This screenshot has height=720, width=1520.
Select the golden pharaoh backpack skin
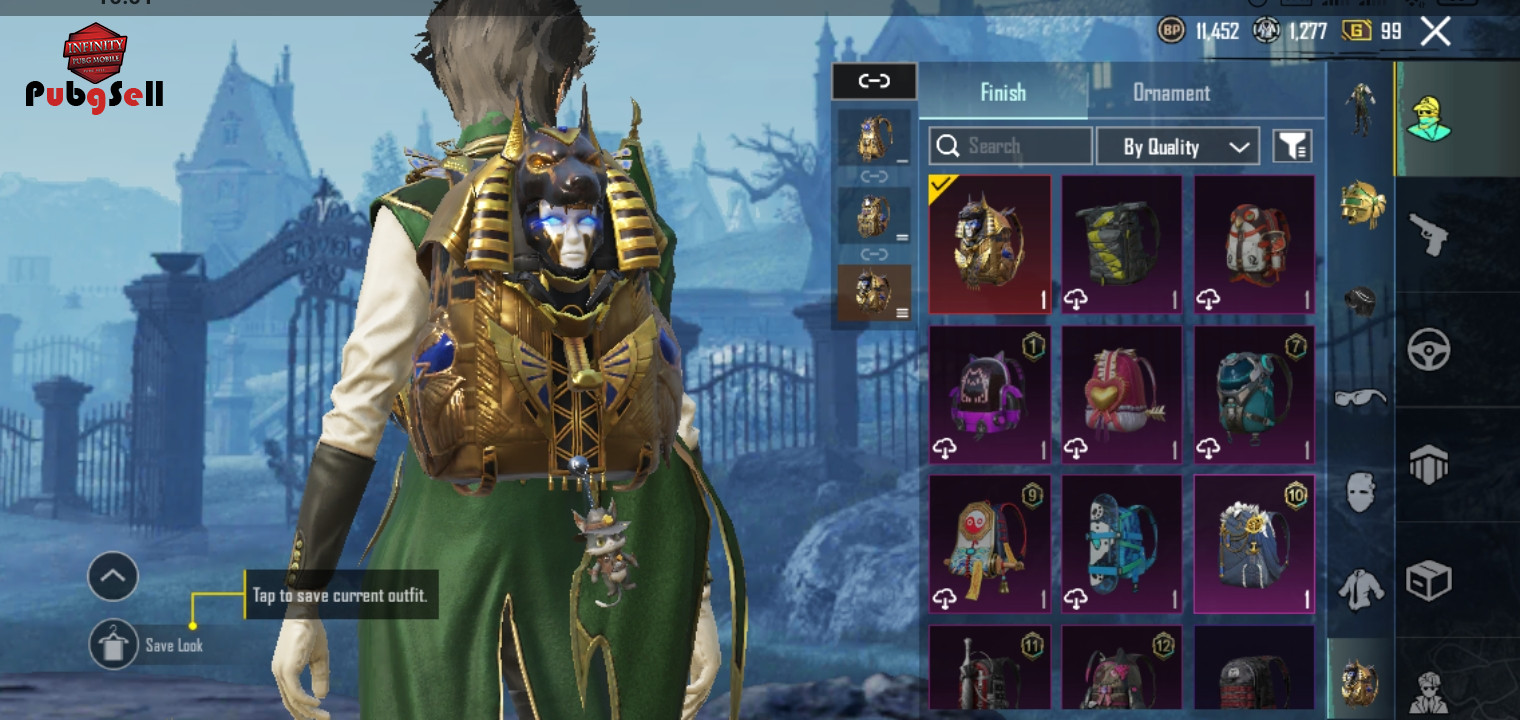click(989, 244)
